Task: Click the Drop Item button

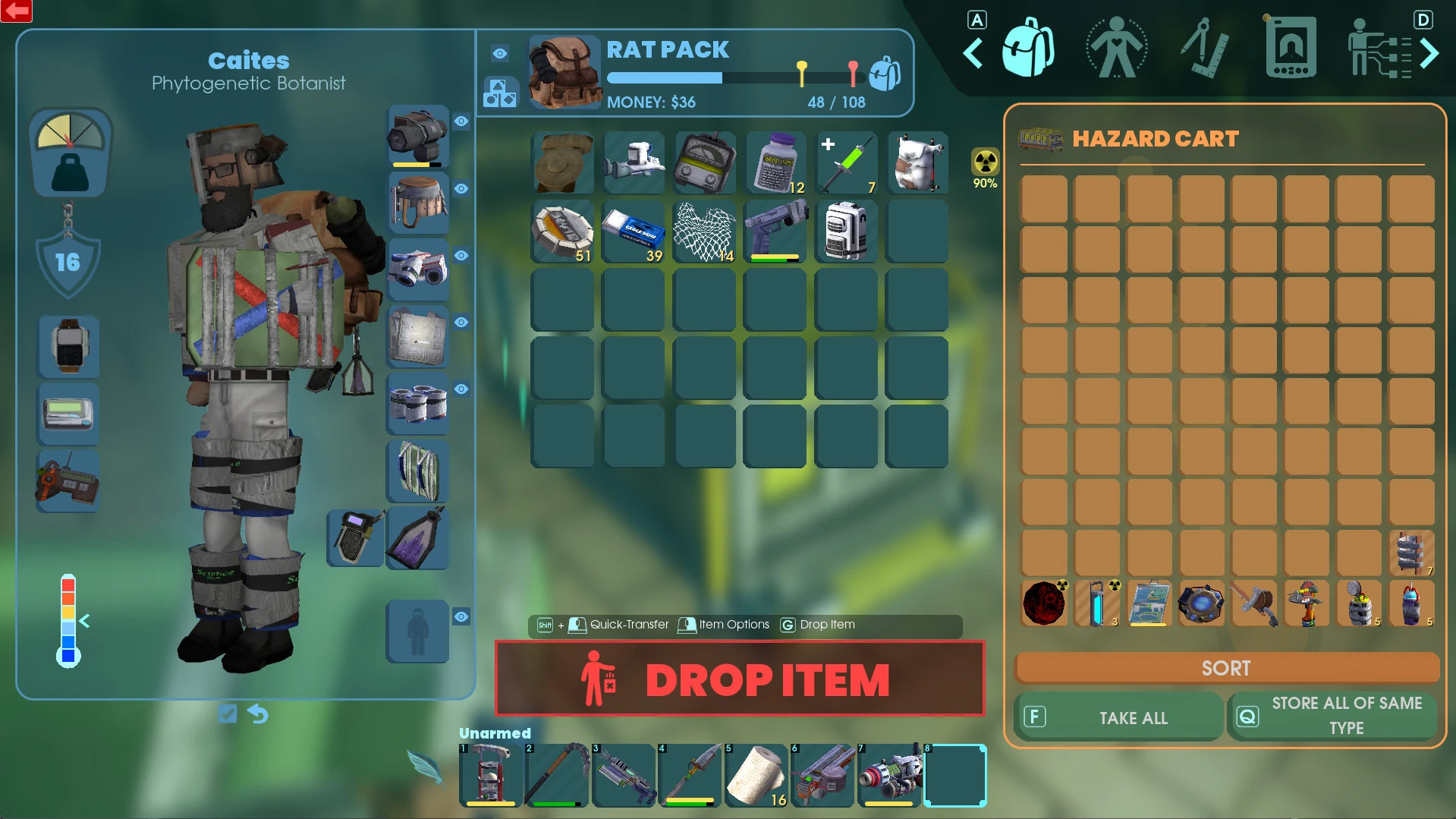Action: (x=740, y=679)
